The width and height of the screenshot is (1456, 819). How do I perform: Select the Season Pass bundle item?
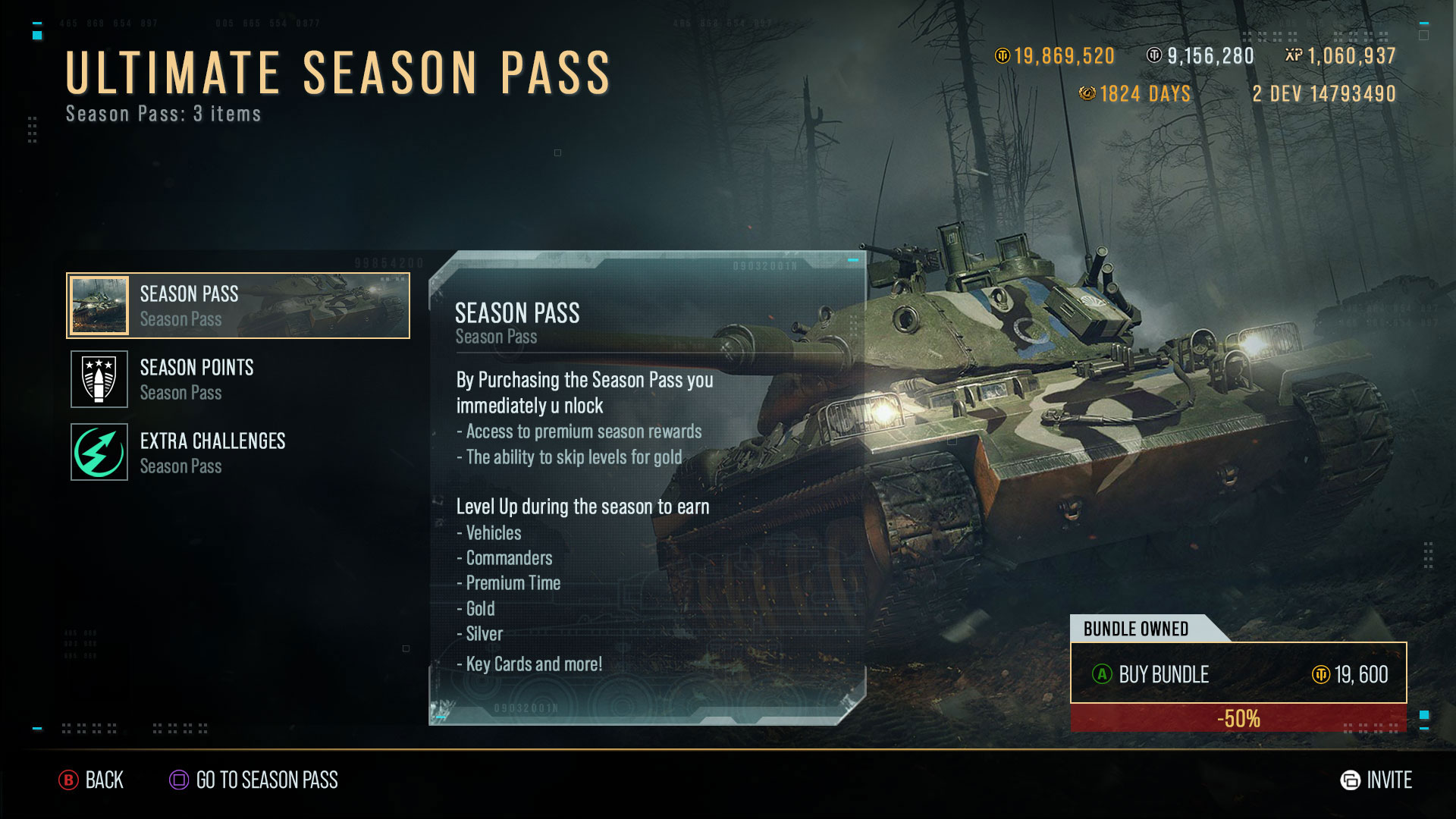pos(238,306)
